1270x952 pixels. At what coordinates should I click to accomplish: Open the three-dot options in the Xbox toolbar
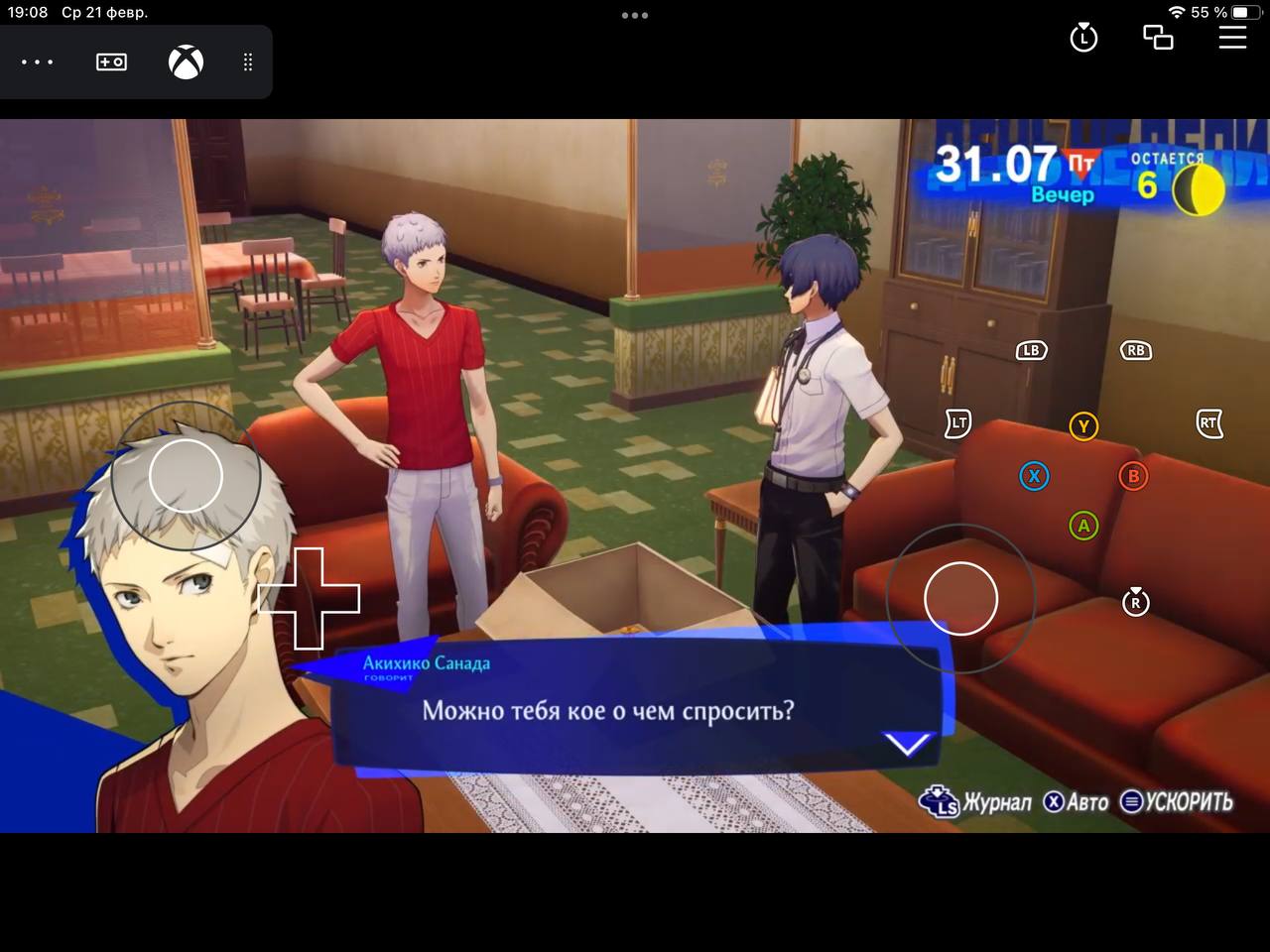pyautogui.click(x=38, y=62)
